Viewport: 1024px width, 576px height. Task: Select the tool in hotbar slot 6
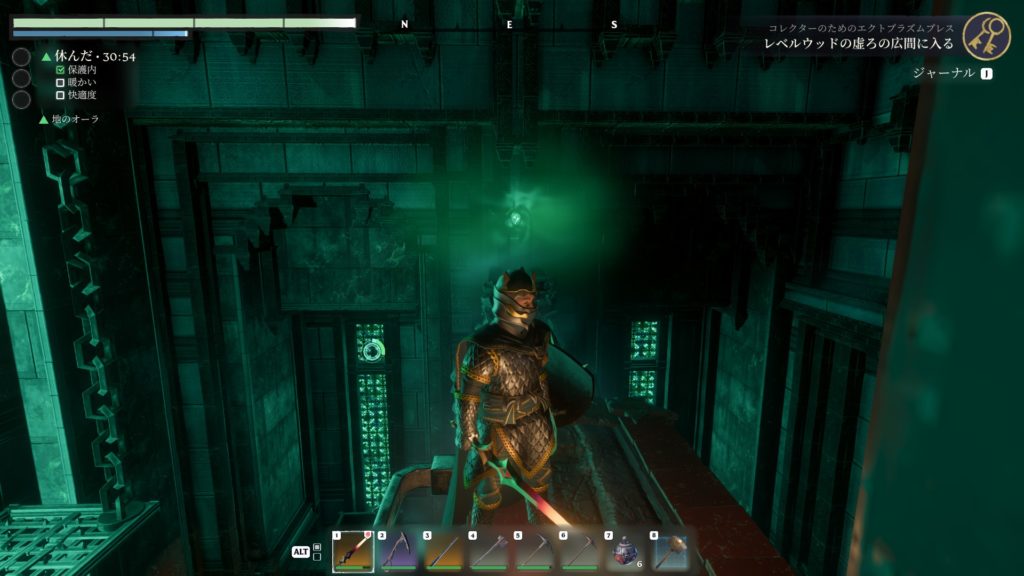point(579,552)
